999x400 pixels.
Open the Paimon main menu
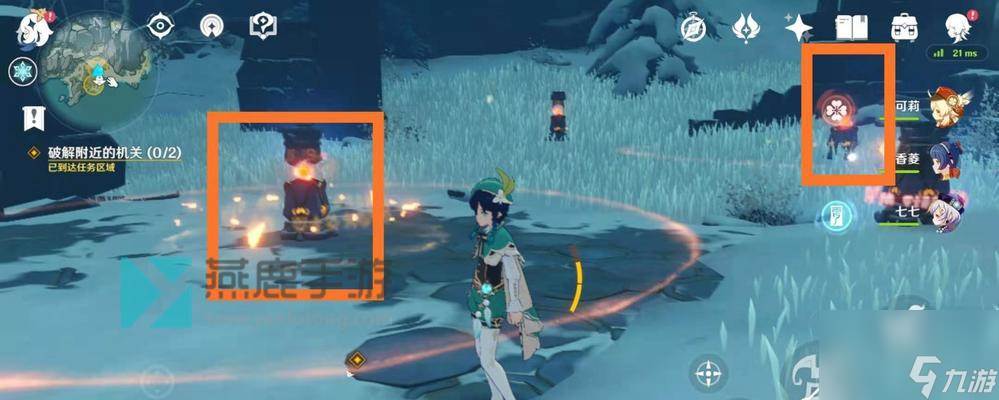pyautogui.click(x=31, y=27)
